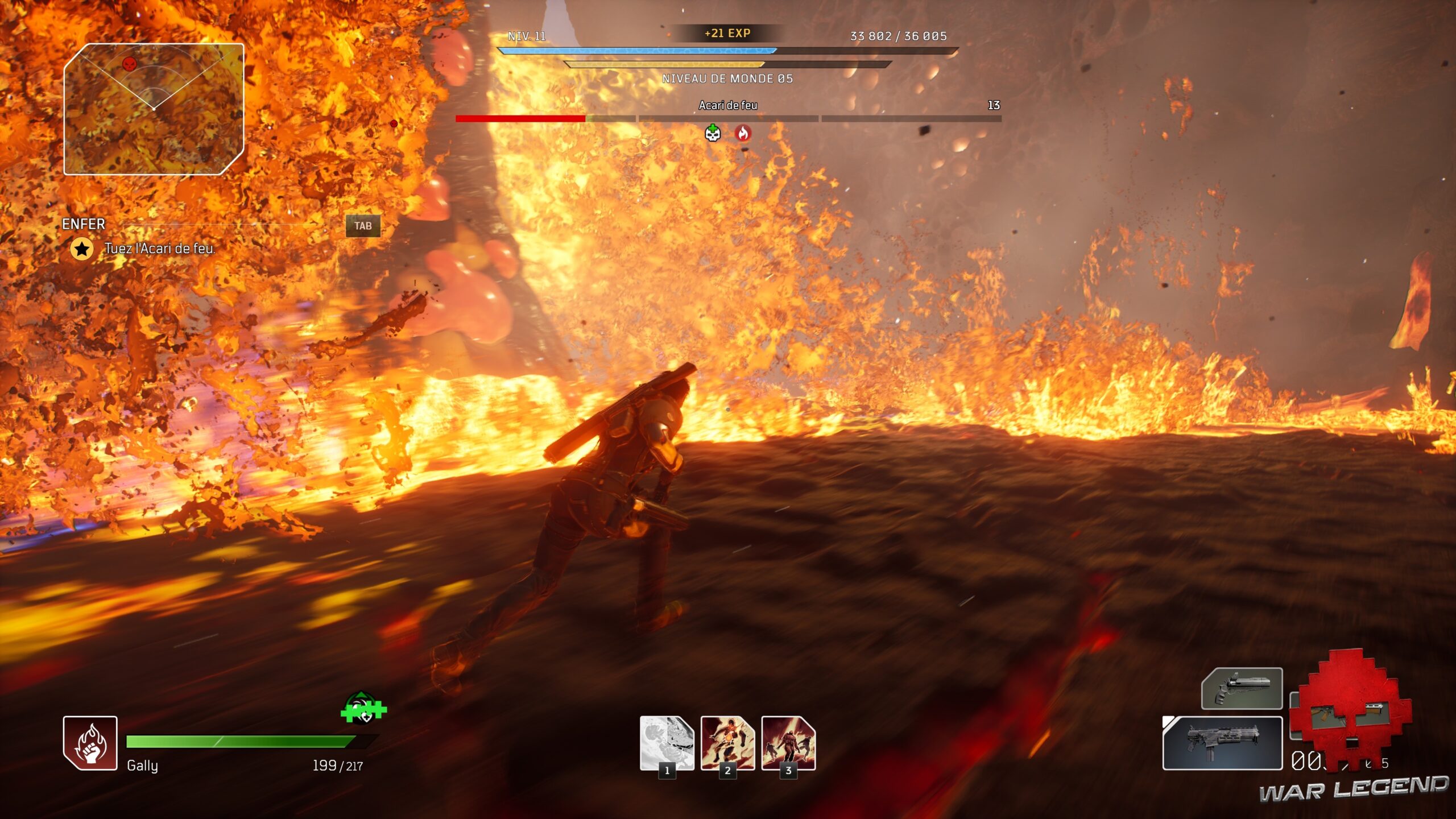Viewport: 1456px width, 819px height.
Task: Click the green buff icon above health bar
Action: 363,709
